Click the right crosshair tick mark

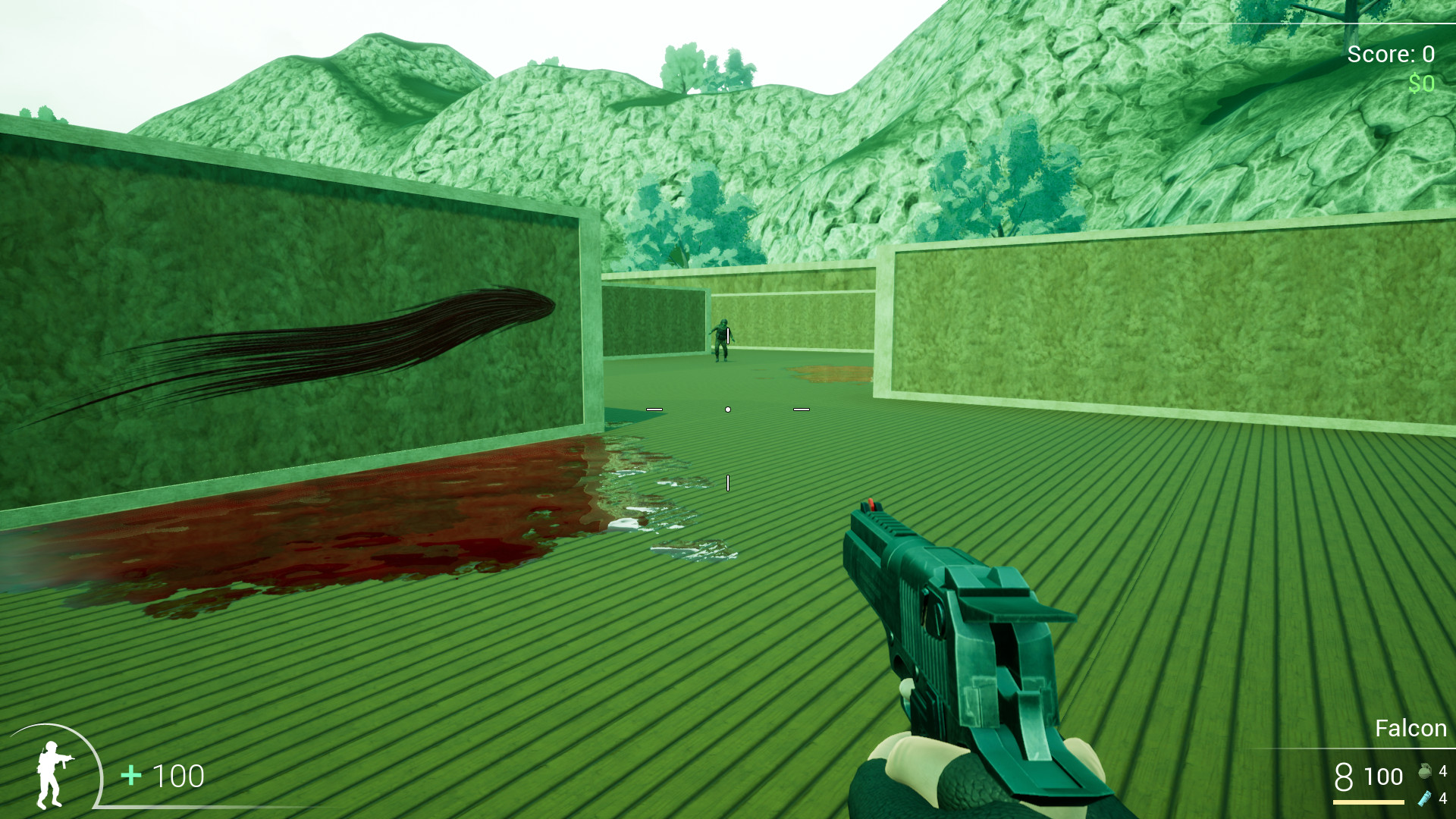[802, 408]
